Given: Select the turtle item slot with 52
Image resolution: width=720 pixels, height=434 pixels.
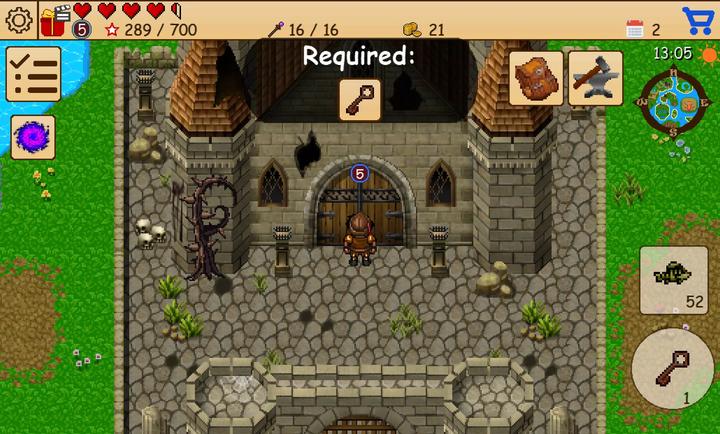Looking at the screenshot, I should [673, 280].
